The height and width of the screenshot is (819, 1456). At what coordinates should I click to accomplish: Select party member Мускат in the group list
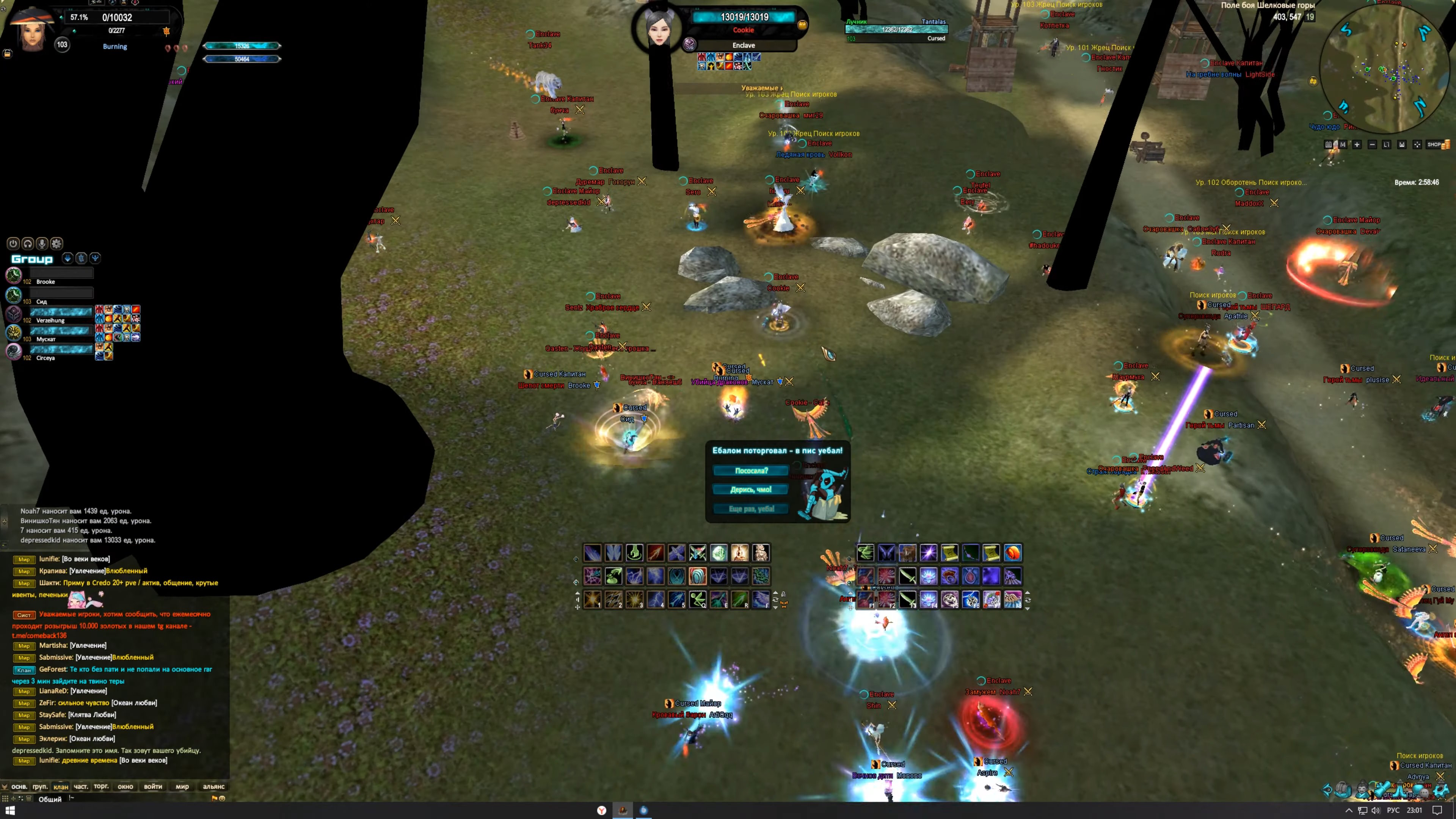click(46, 339)
